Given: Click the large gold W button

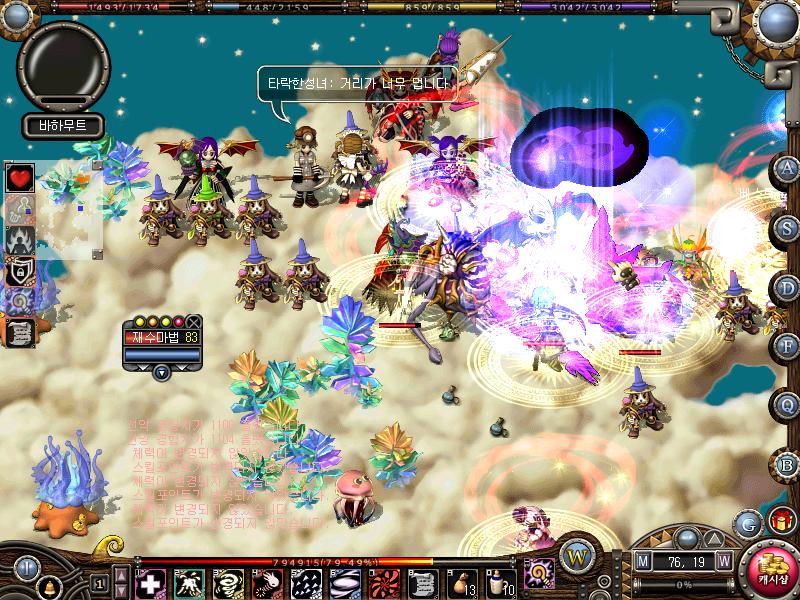Looking at the screenshot, I should pyautogui.click(x=576, y=555).
